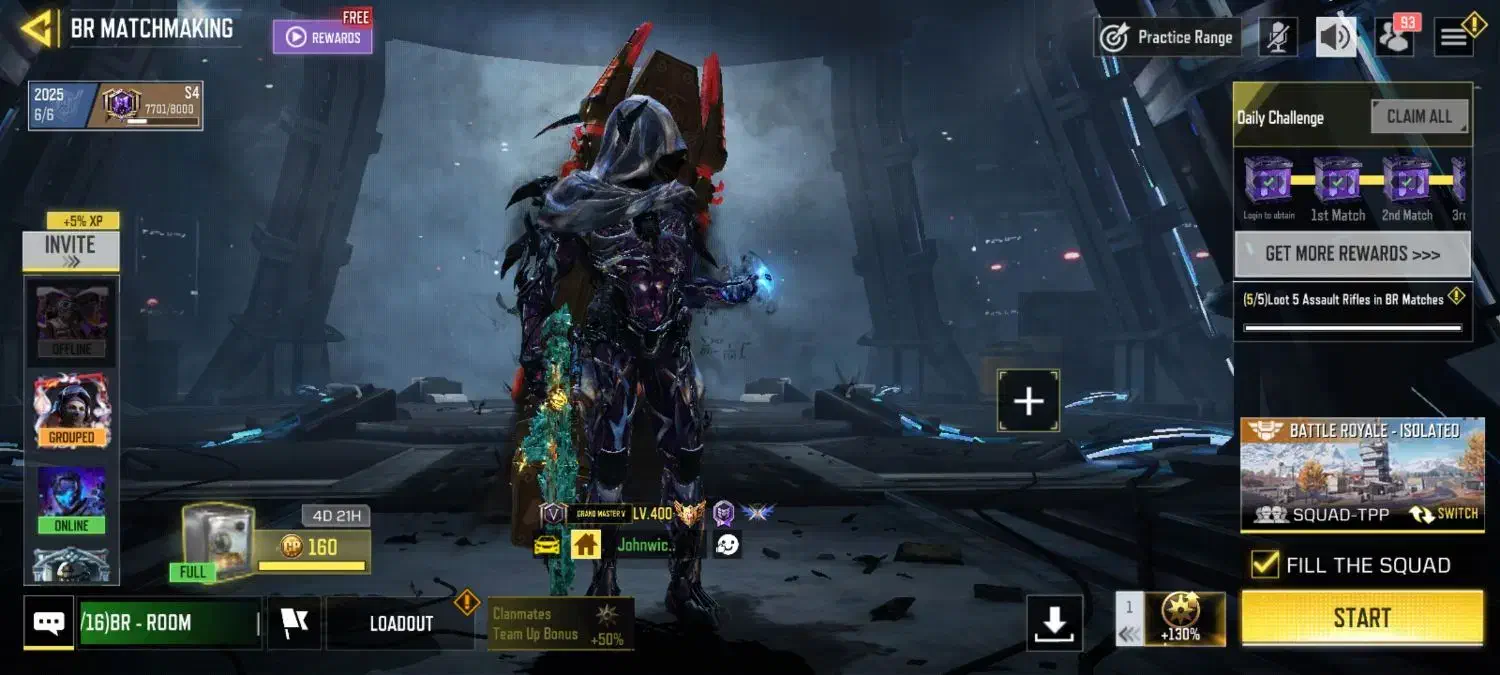The image size is (1500, 675).
Task: Open the hamburger menu
Action: click(1455, 37)
